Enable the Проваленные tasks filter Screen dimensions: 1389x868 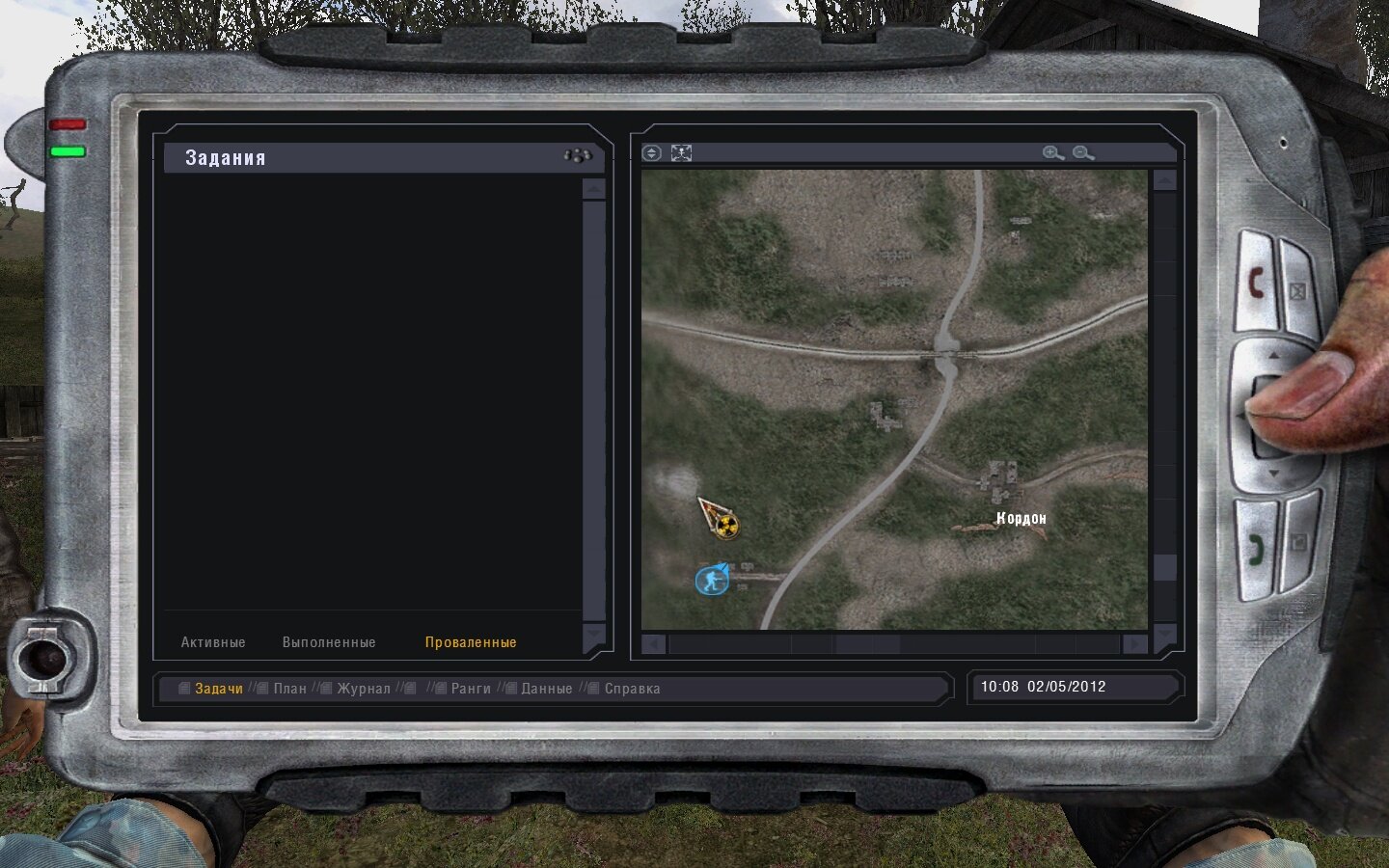tap(470, 641)
